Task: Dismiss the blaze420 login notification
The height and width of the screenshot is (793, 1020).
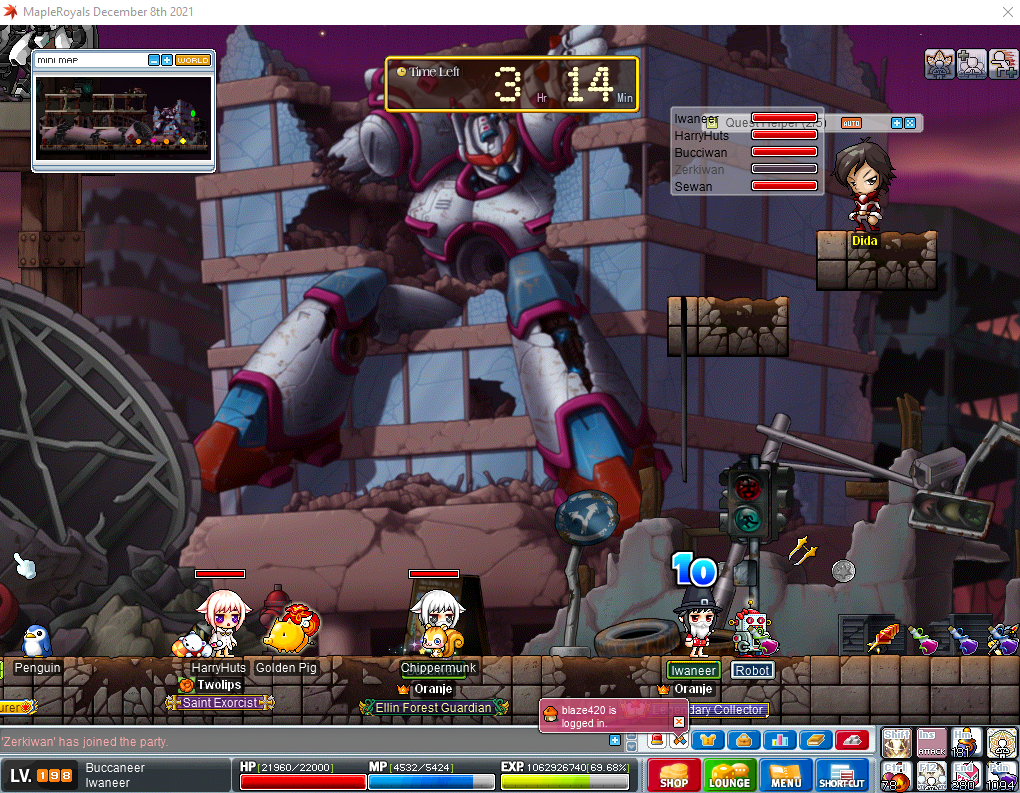Action: click(x=678, y=721)
